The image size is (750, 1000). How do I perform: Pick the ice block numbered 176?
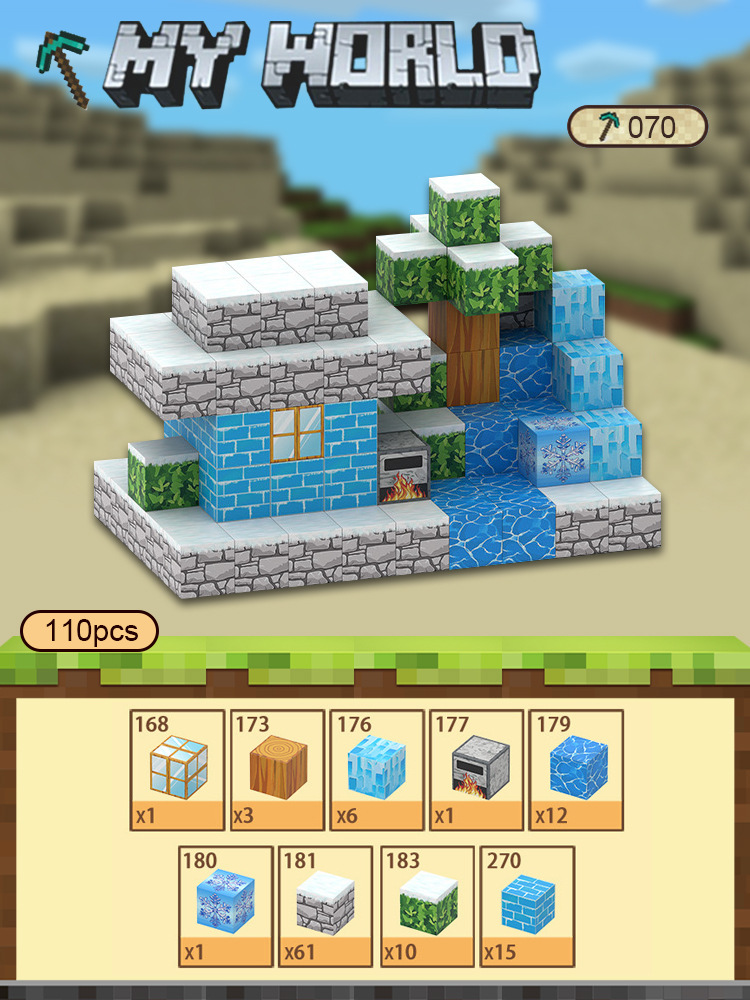[x=376, y=770]
